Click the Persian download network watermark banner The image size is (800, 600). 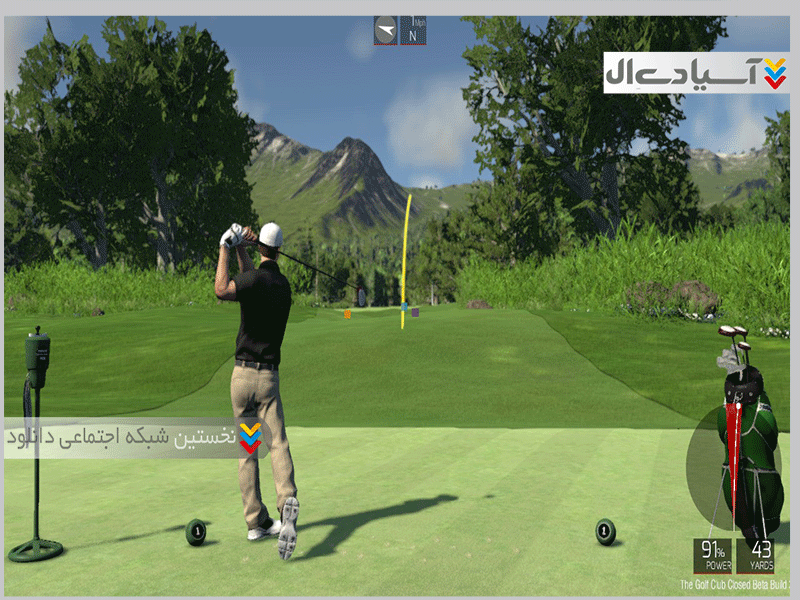[x=135, y=438]
